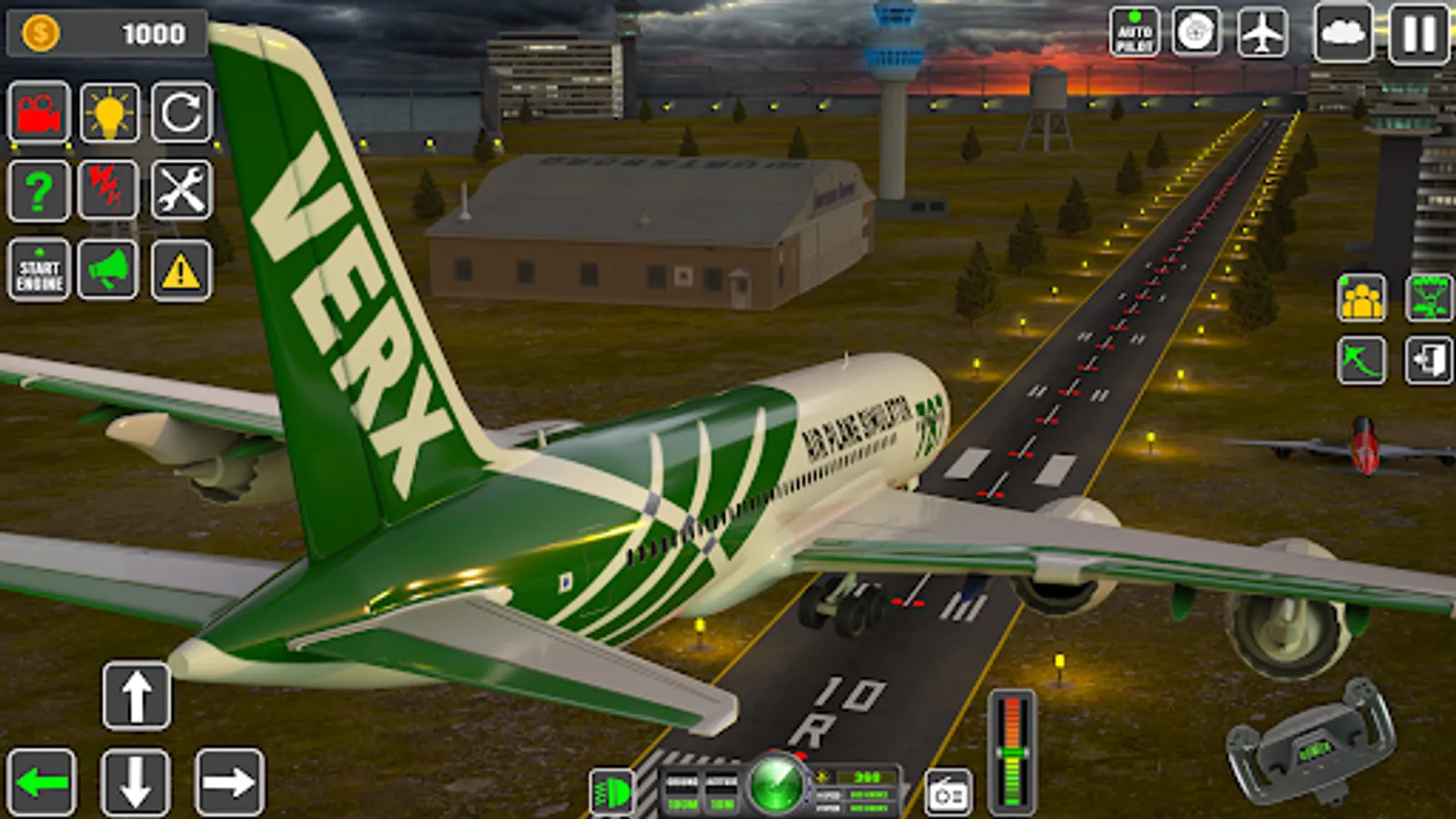1456x819 pixels.
Task: Exit via the door icon button
Action: click(1429, 360)
